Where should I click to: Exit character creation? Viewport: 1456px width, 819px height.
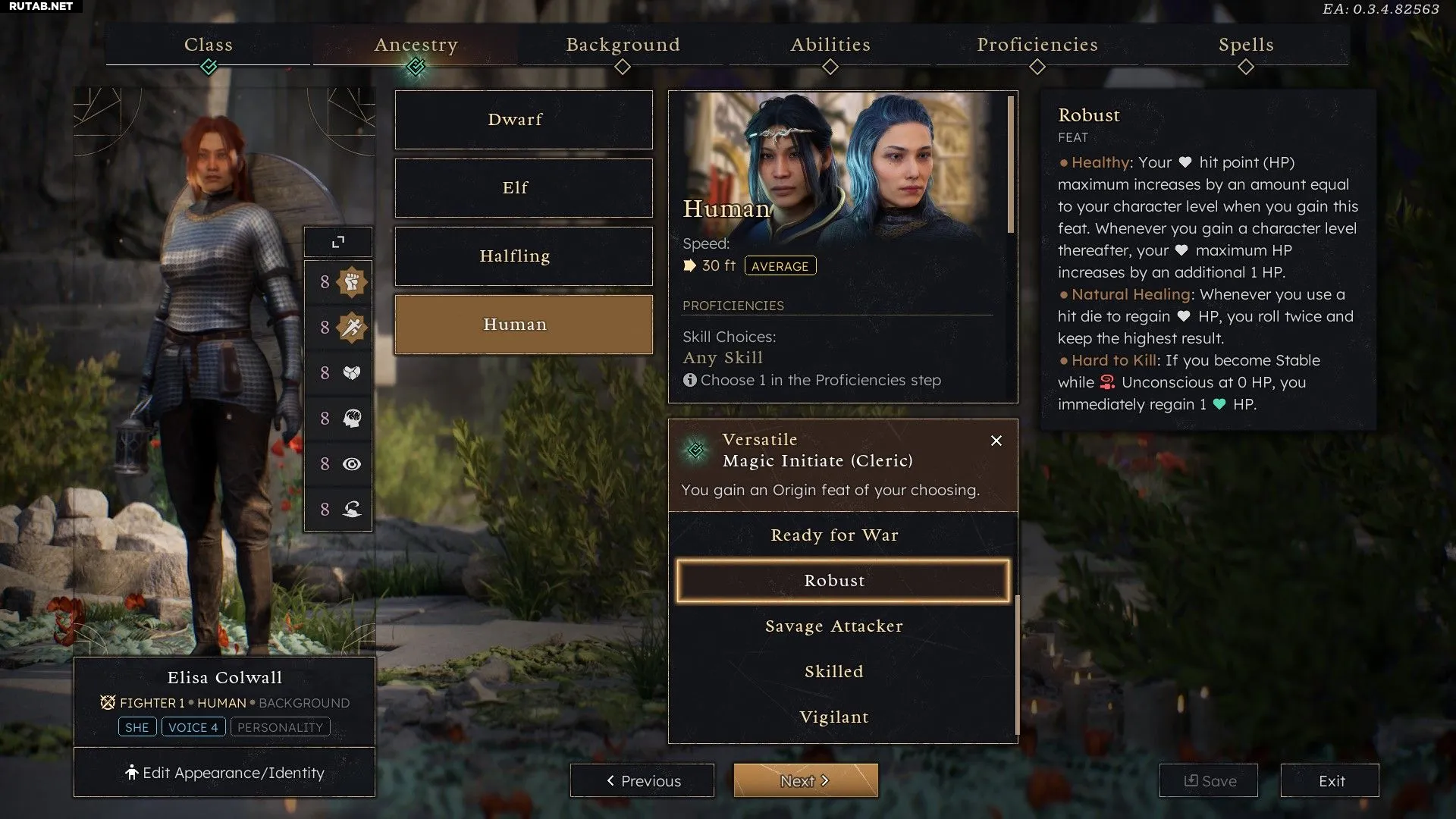coord(1330,780)
